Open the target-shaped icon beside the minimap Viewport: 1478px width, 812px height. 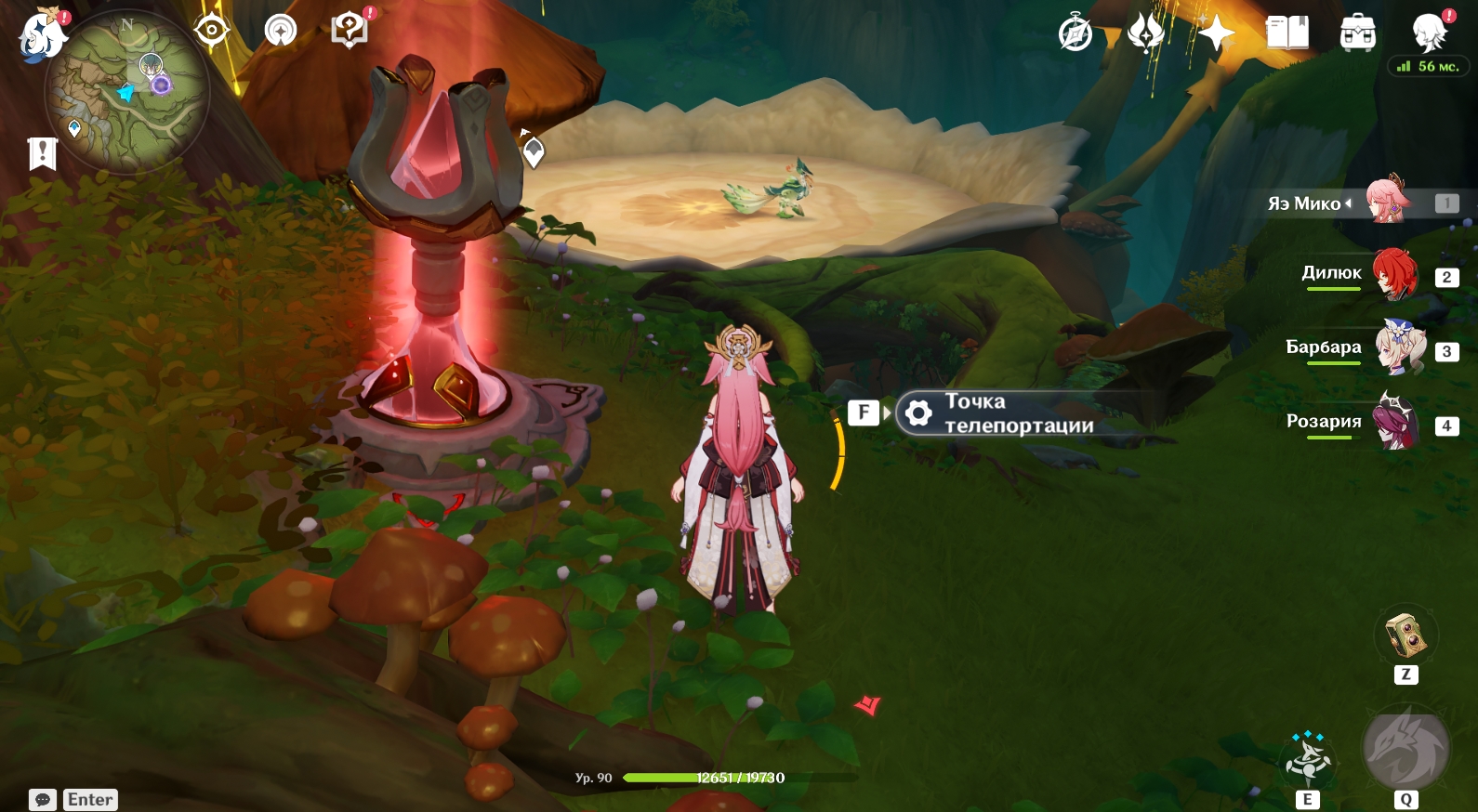point(212,31)
